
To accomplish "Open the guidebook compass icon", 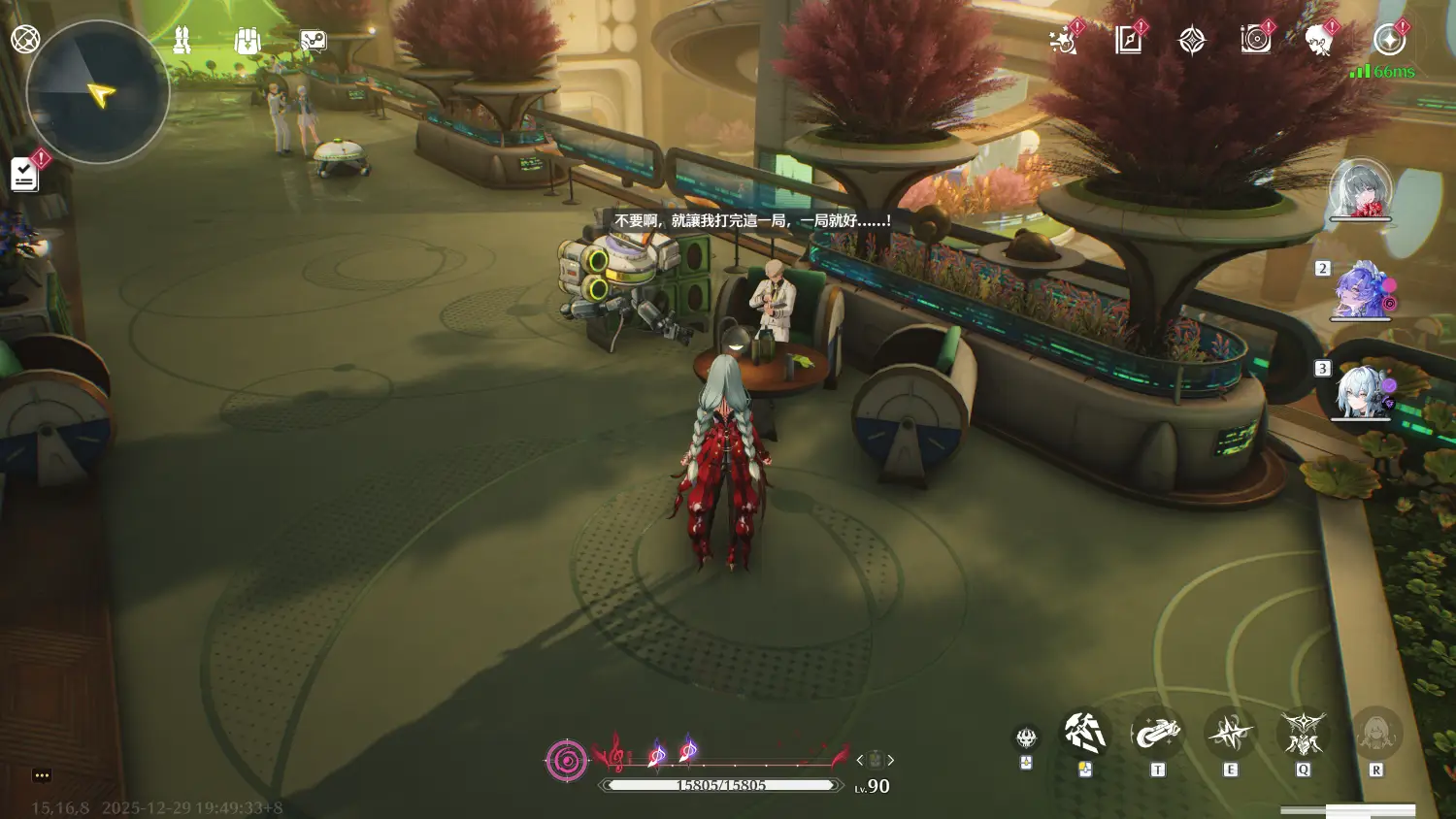I will 1128,40.
